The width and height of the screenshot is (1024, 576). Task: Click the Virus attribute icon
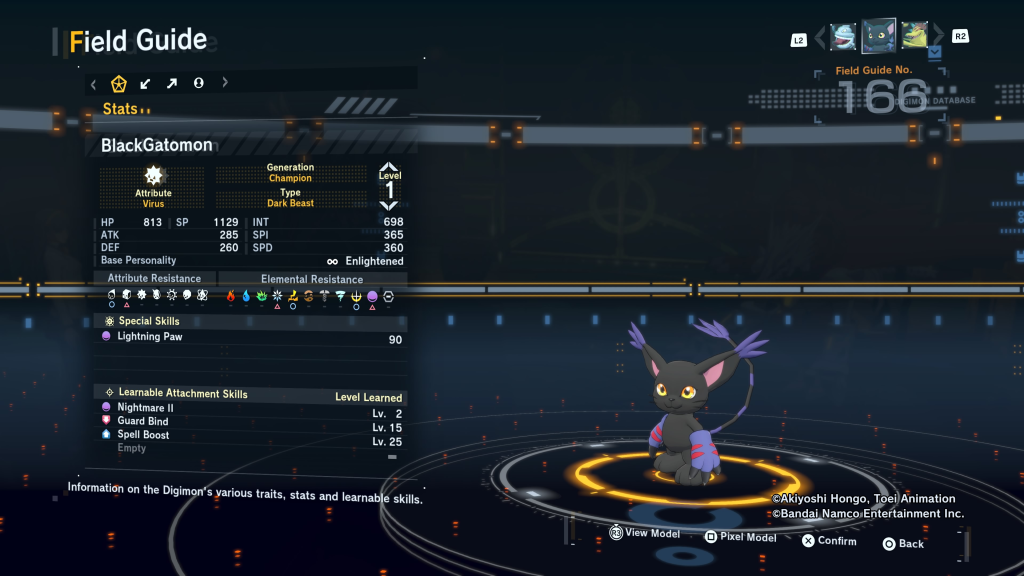tap(153, 176)
